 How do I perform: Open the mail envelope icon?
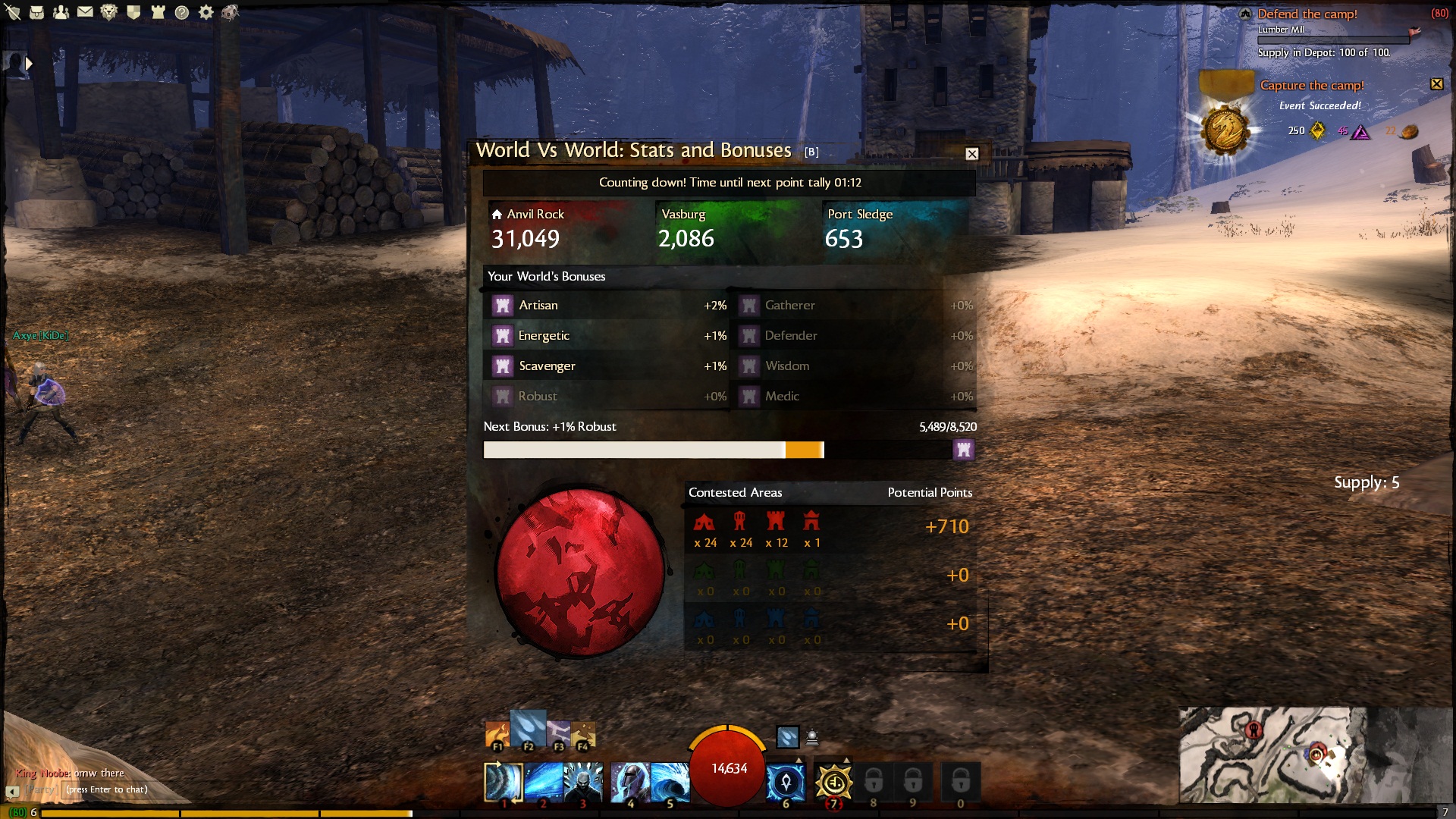point(85,12)
